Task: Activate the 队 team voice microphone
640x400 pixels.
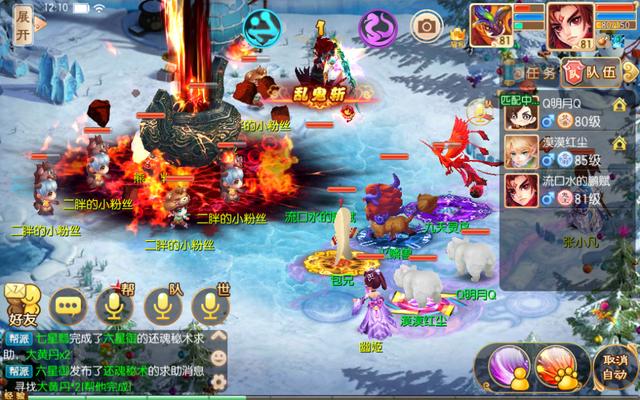Action: click(x=162, y=305)
